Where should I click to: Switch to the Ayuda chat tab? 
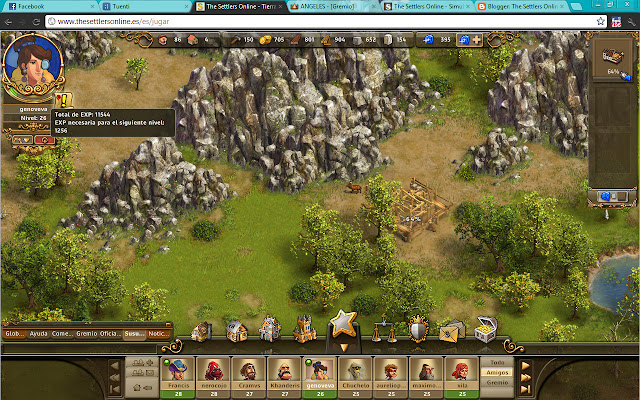point(39,334)
